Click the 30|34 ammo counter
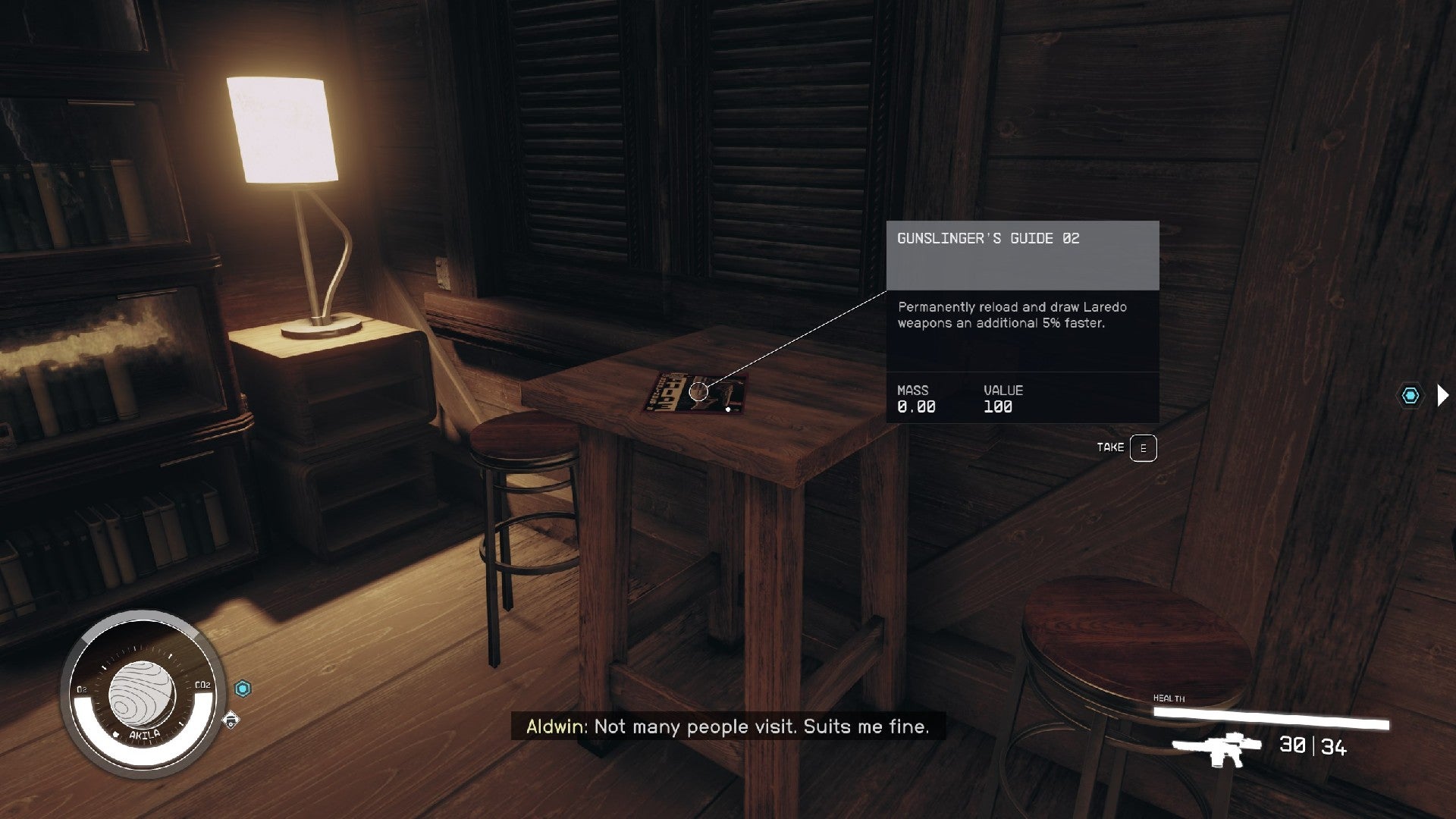 pos(1312,747)
